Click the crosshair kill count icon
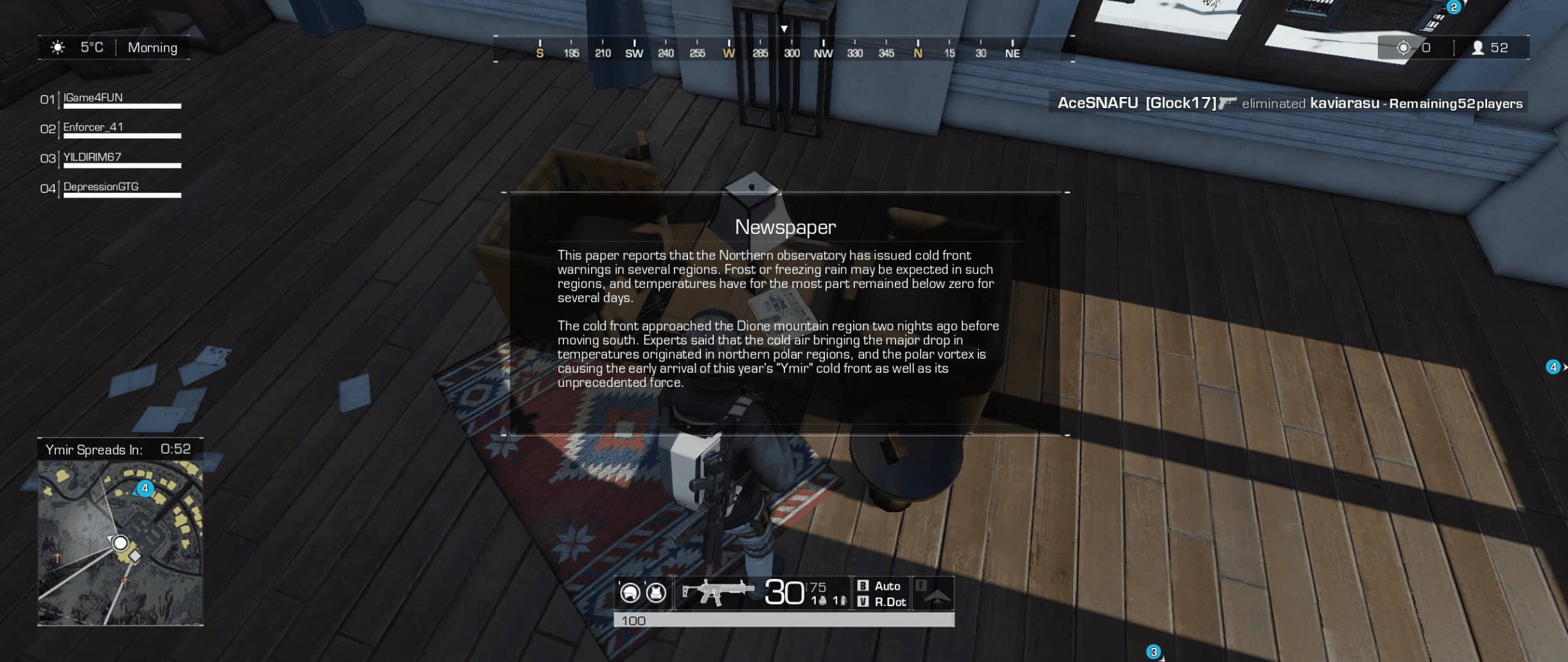The image size is (1568, 662). [x=1404, y=48]
